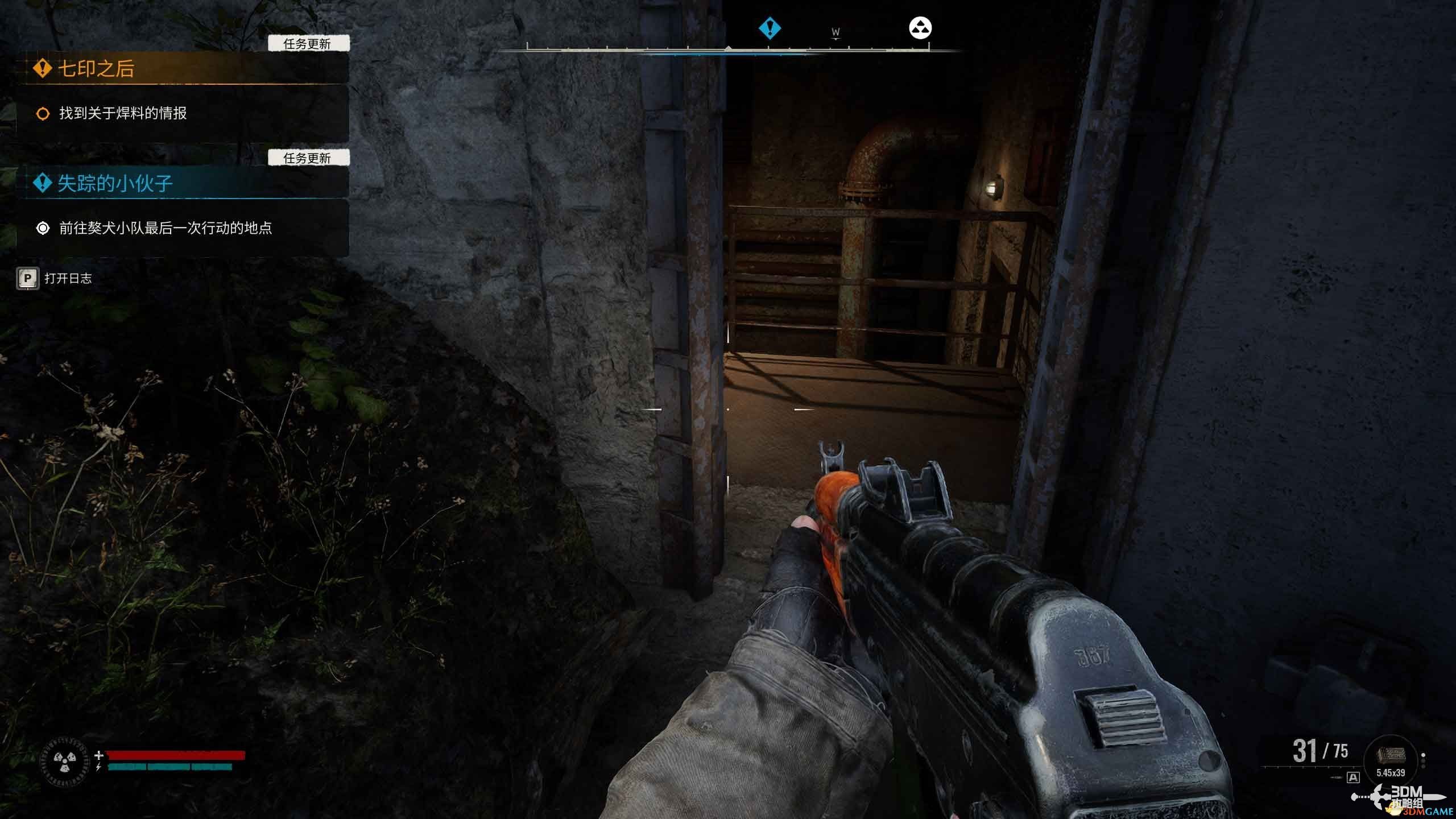Click the 找到关于焊料的情报 objective
Image resolution: width=1456 pixels, height=819 pixels.
tap(123, 114)
